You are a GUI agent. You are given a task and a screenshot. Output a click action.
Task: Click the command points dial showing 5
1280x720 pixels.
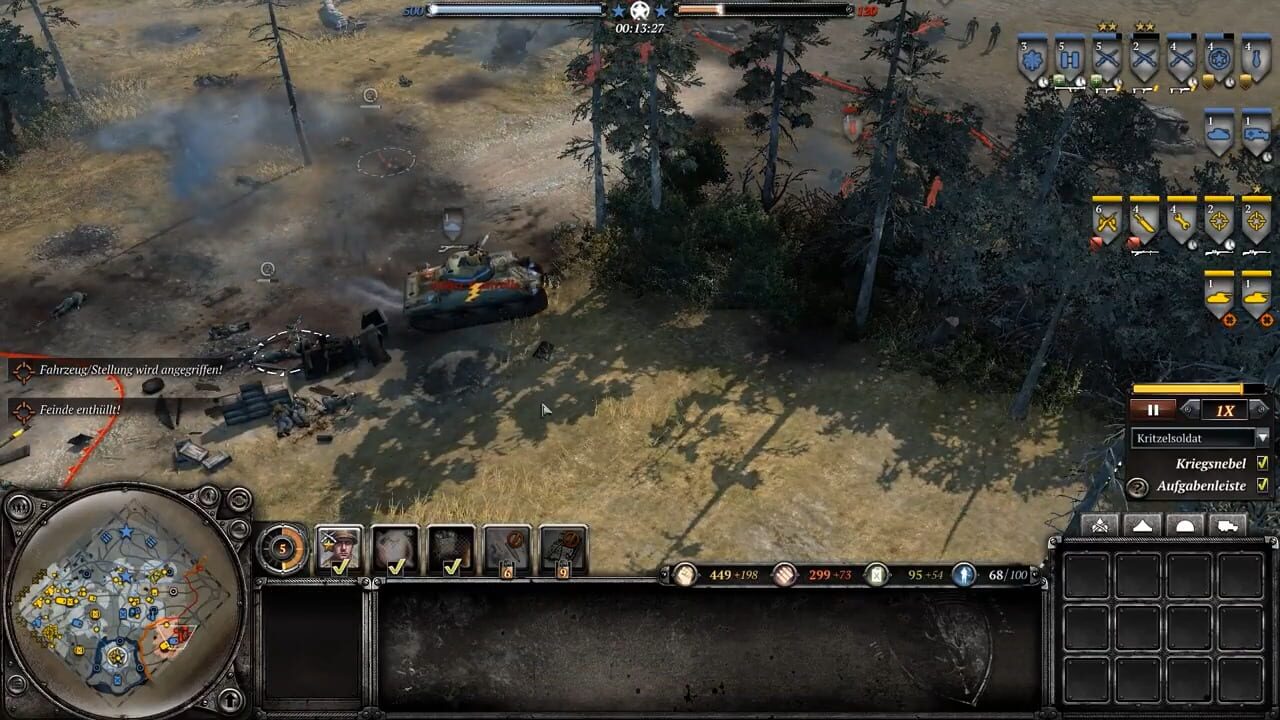click(x=282, y=549)
